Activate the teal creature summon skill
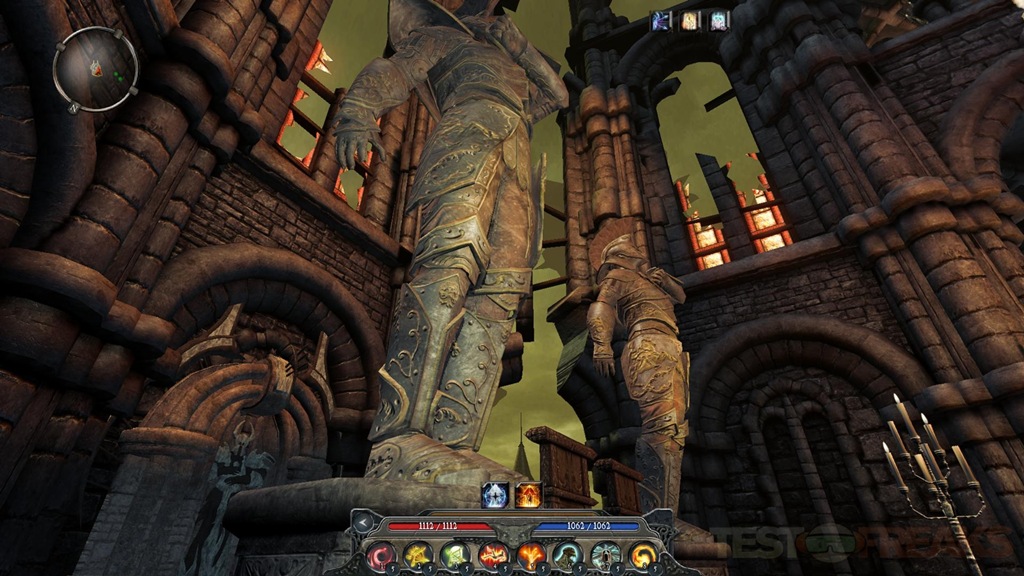This screenshot has height=576, width=1024. pos(567,556)
